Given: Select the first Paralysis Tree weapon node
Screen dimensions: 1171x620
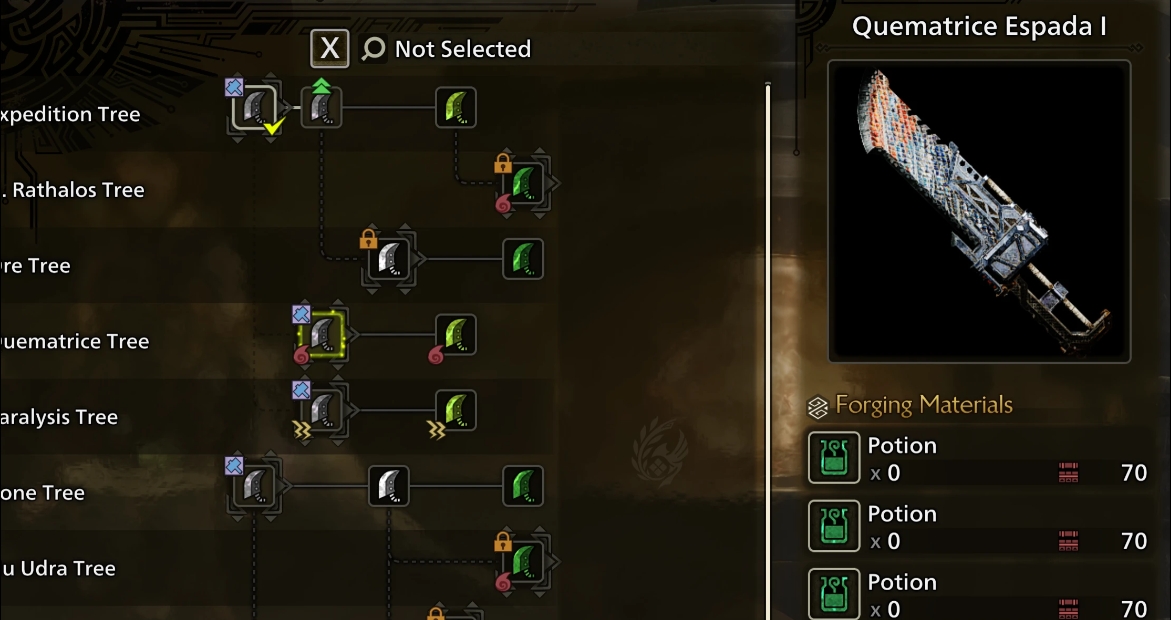Looking at the screenshot, I should [322, 411].
